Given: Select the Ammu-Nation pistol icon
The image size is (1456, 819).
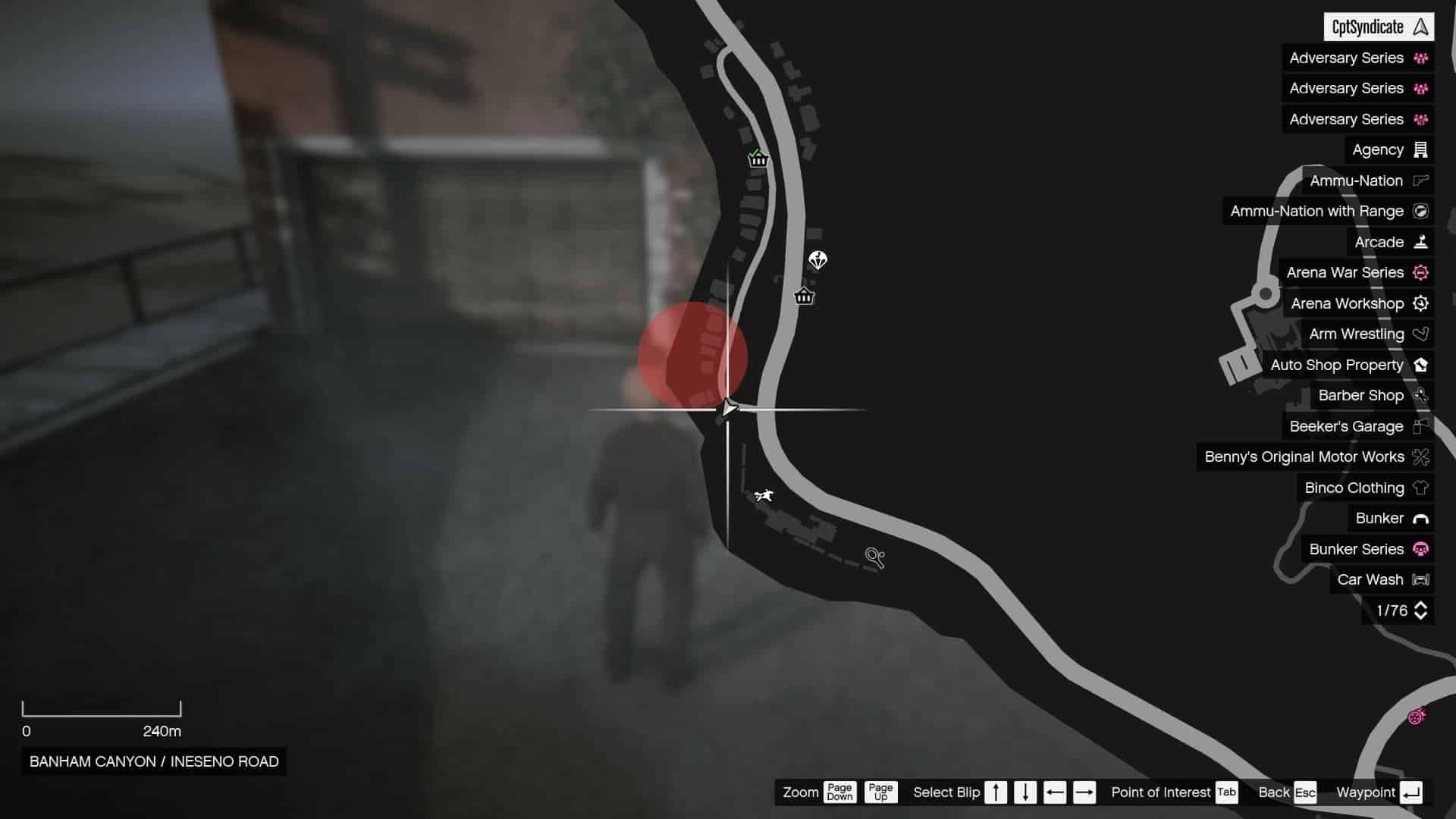Looking at the screenshot, I should click(1420, 180).
